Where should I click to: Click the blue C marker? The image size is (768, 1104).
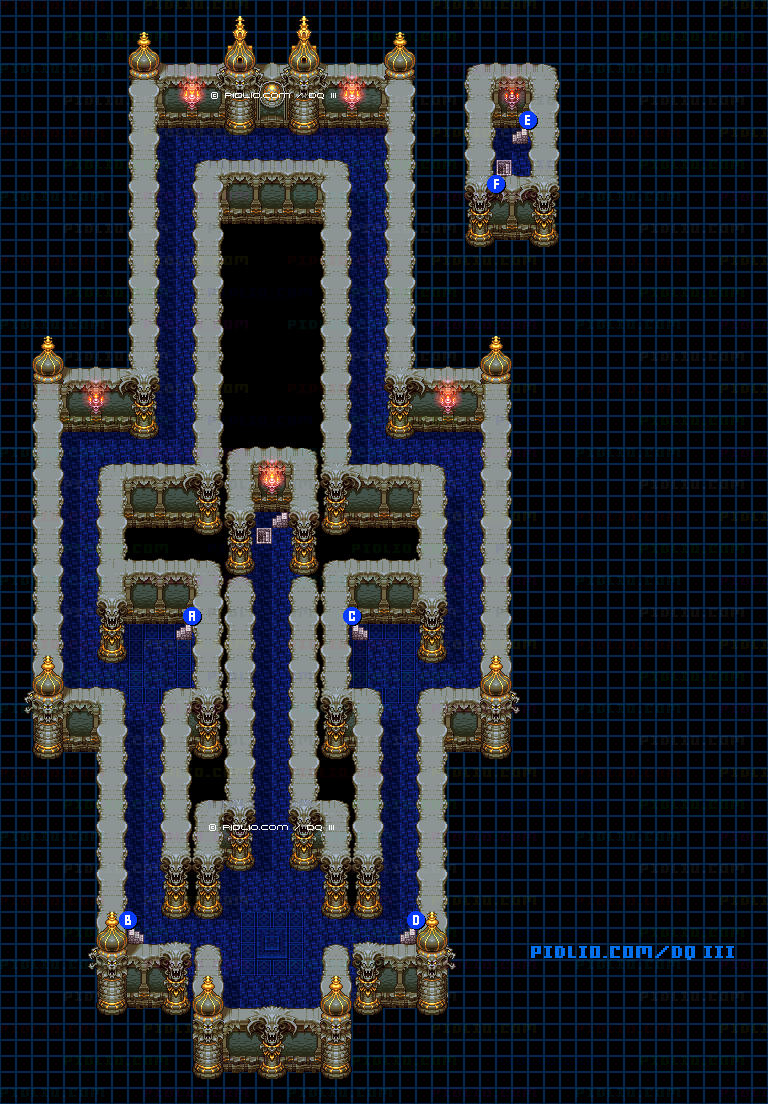pyautogui.click(x=352, y=616)
